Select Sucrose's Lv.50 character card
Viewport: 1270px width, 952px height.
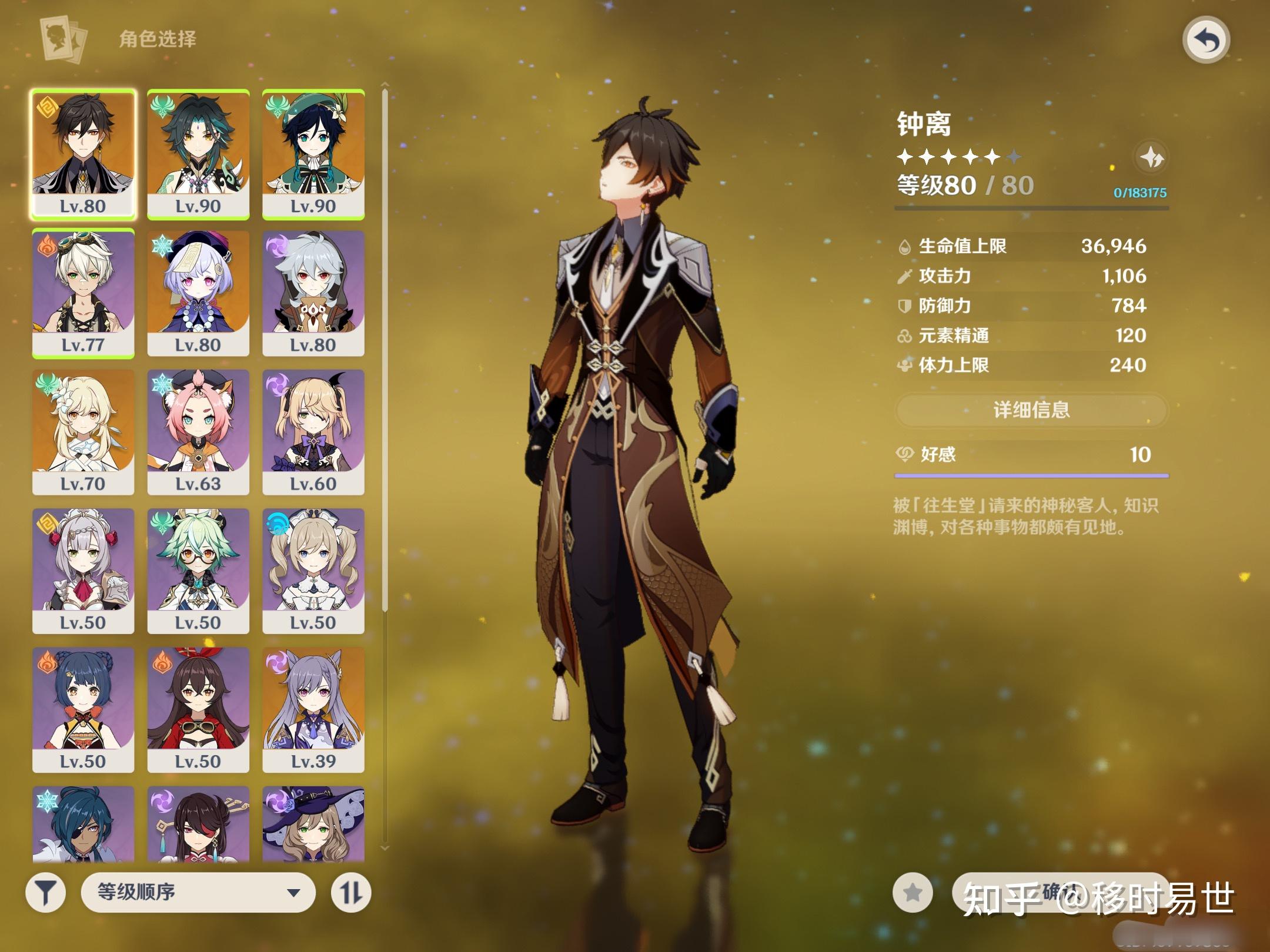[x=198, y=571]
